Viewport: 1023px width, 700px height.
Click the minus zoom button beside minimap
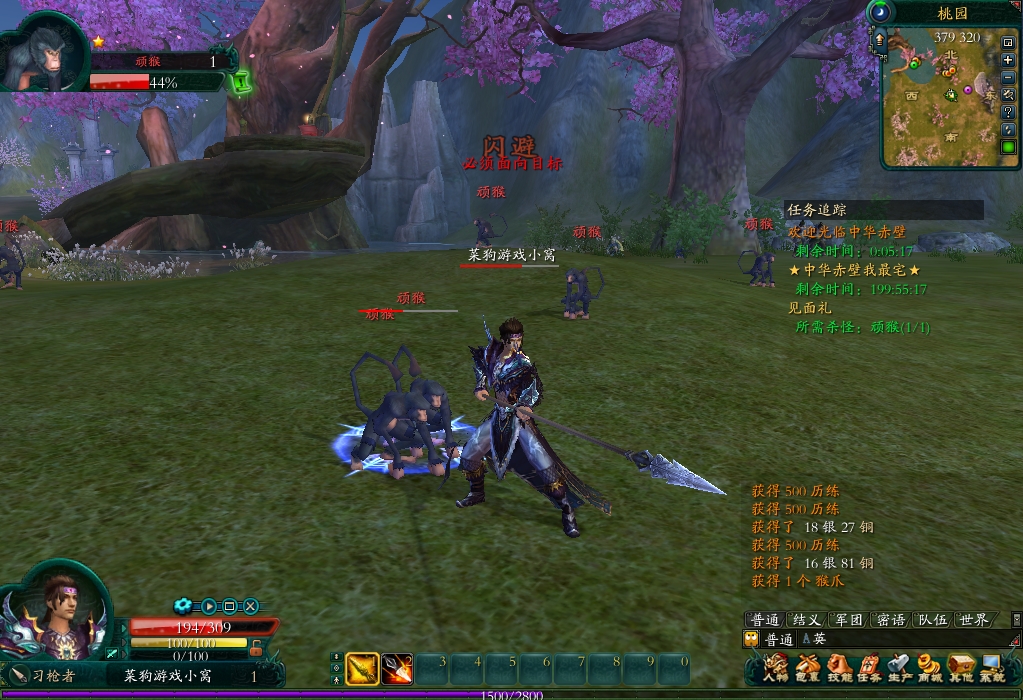(1008, 77)
